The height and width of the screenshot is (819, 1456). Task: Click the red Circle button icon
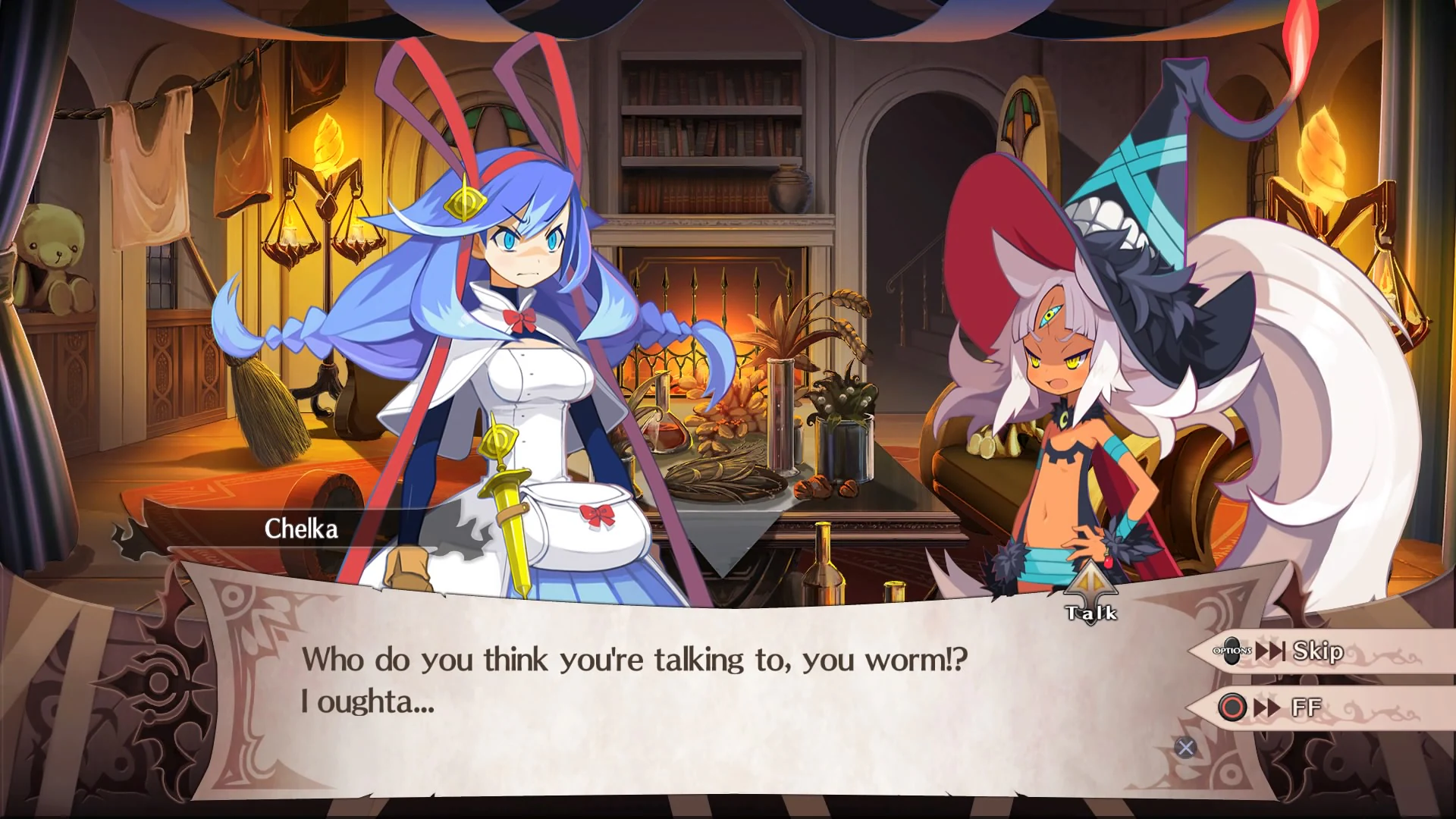click(x=1232, y=706)
